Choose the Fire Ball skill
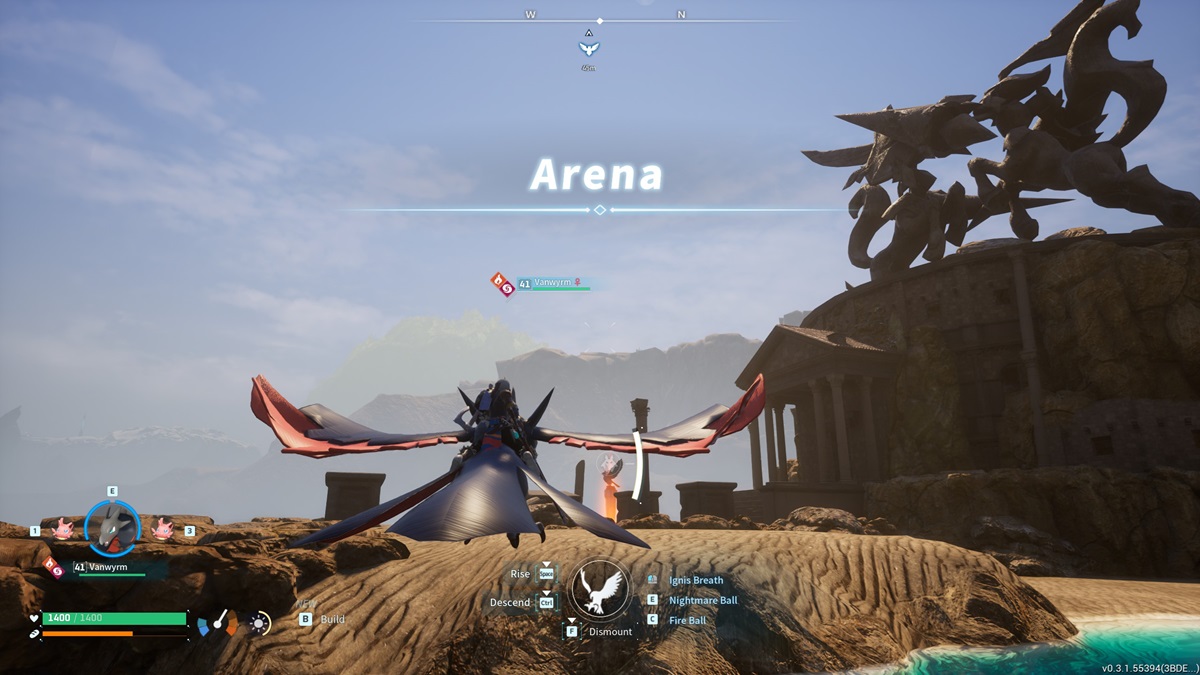Viewport: 1200px width, 675px height. [x=688, y=620]
